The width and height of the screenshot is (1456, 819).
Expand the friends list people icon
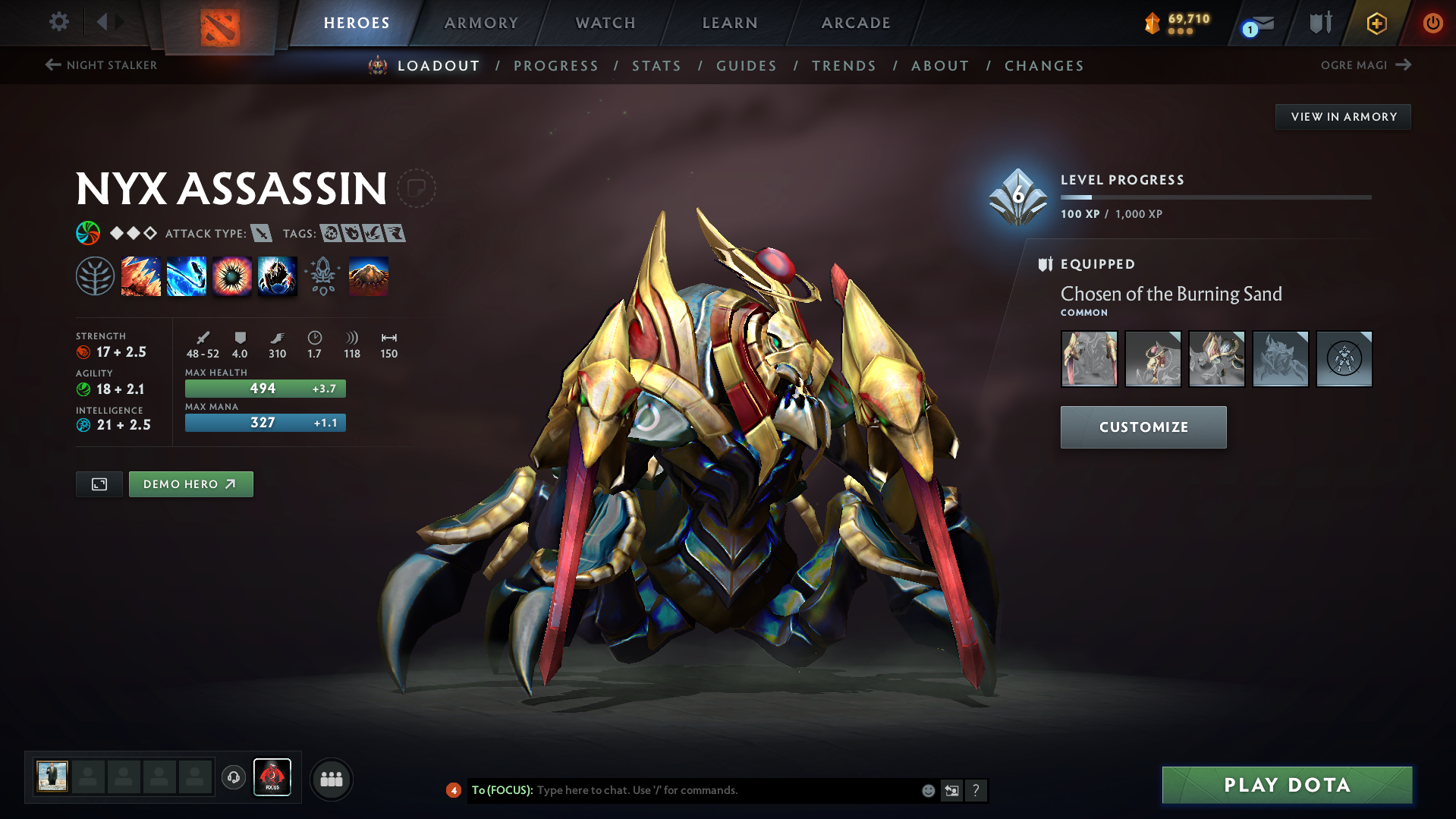[x=331, y=778]
